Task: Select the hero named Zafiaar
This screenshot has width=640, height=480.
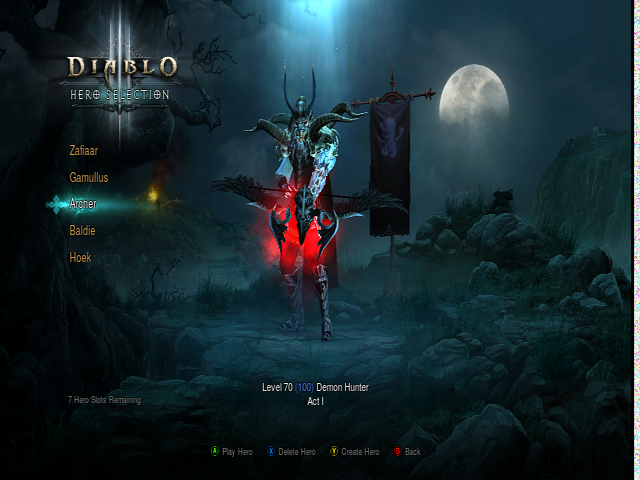Action: (84, 151)
